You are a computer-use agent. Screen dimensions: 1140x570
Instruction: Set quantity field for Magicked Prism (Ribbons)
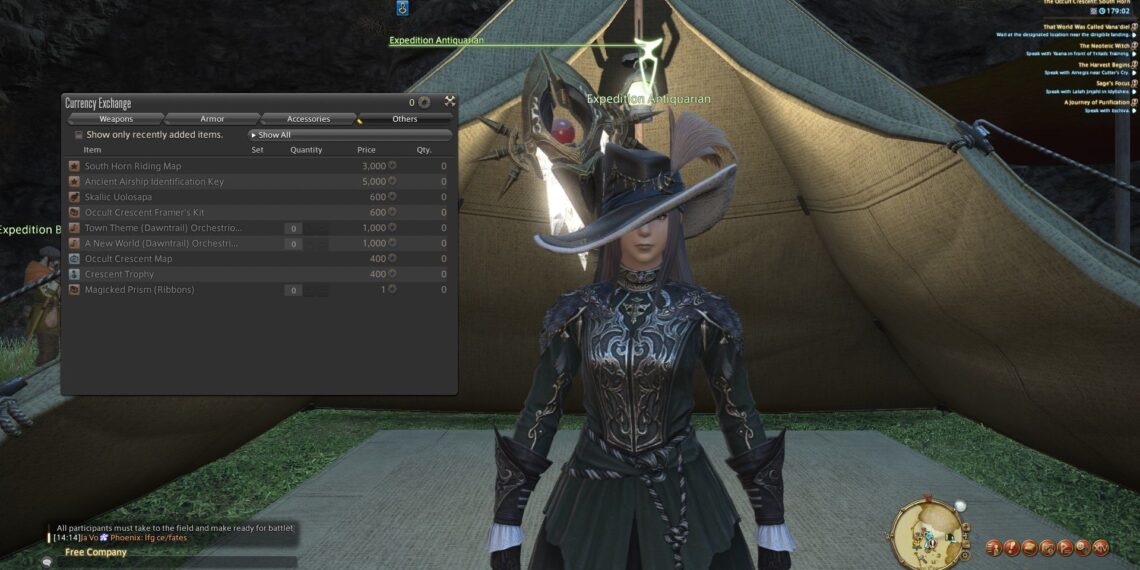293,290
